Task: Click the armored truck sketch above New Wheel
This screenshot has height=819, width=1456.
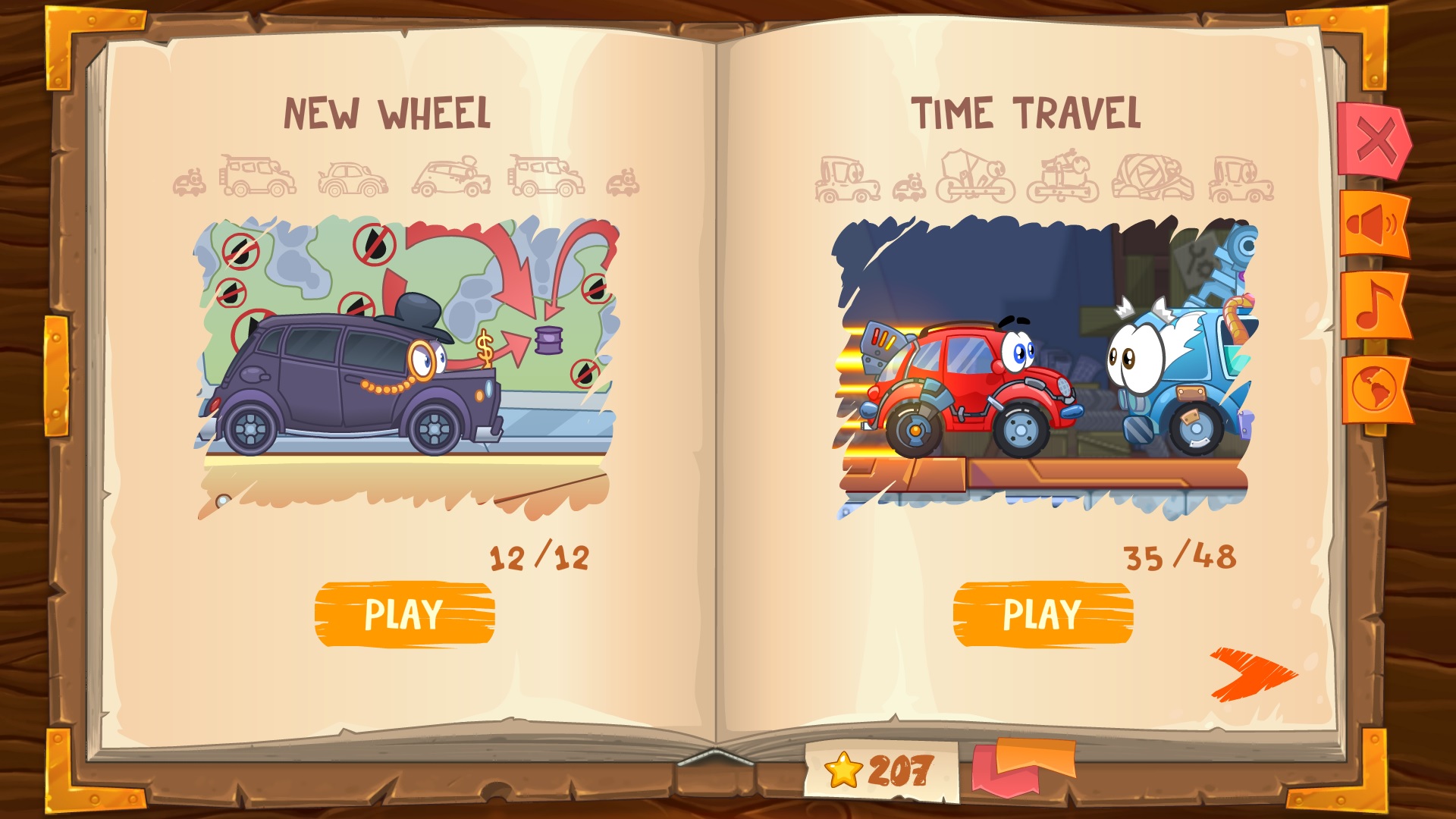Action: pyautogui.click(x=258, y=176)
